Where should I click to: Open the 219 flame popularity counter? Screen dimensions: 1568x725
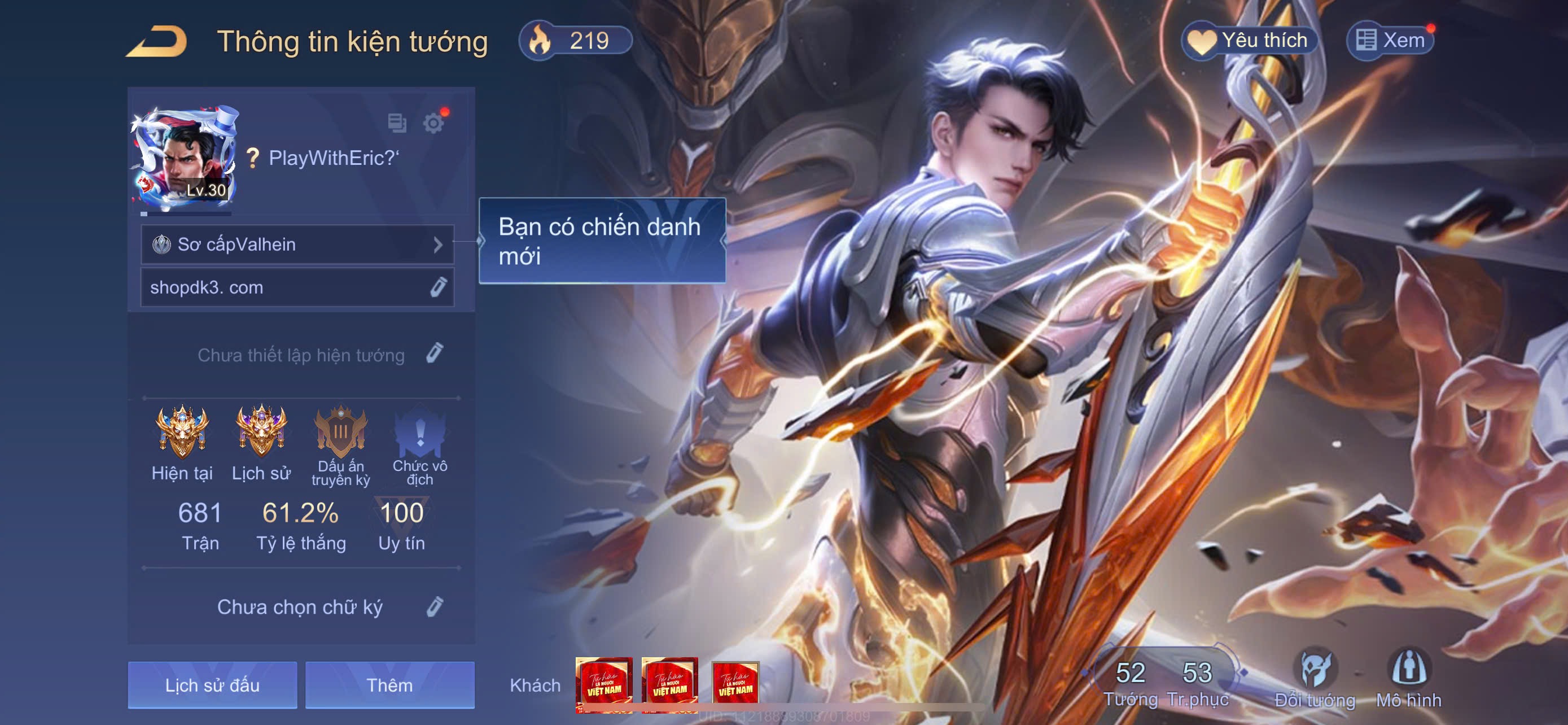(575, 41)
